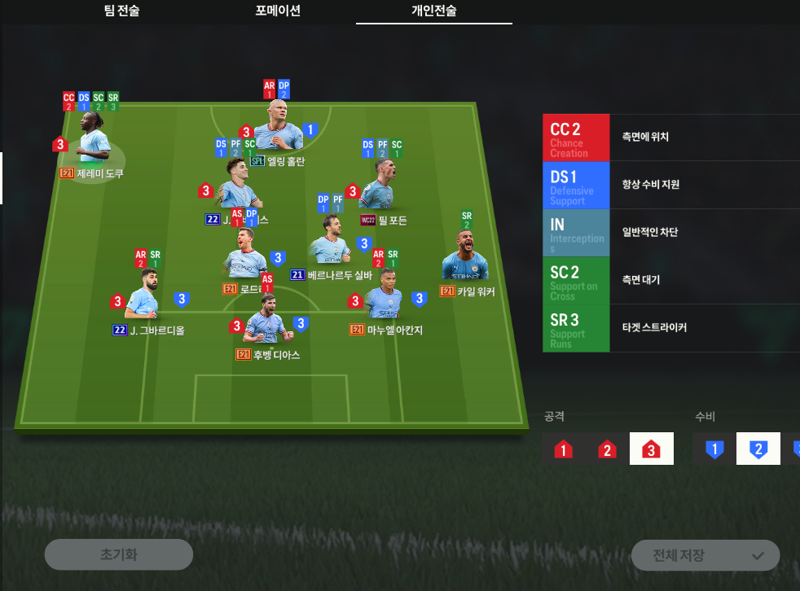The width and height of the screenshot is (800, 591).
Task: Click the 초기화 reset button
Action: tap(118, 554)
